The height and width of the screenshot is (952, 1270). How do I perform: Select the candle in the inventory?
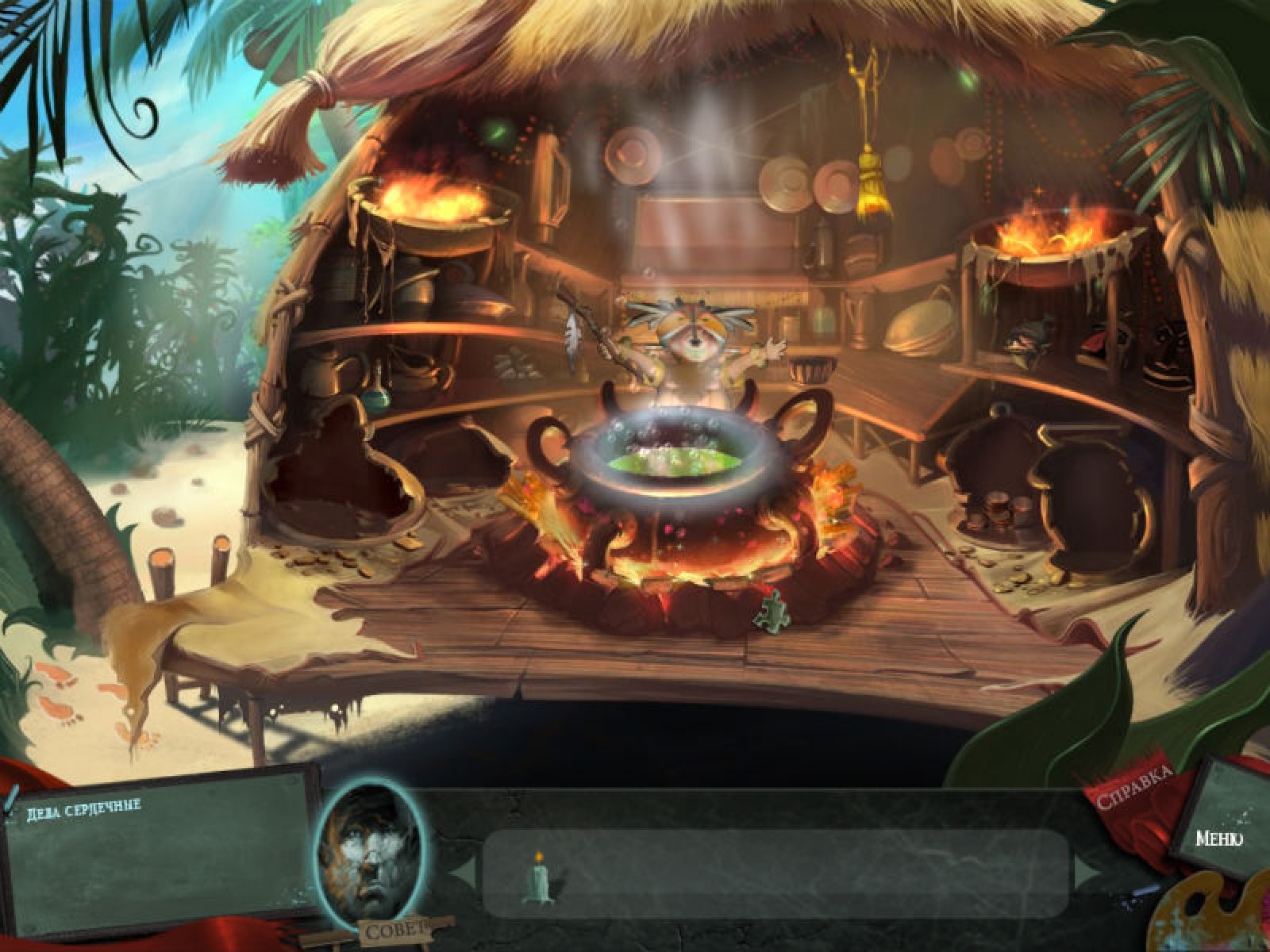537,876
